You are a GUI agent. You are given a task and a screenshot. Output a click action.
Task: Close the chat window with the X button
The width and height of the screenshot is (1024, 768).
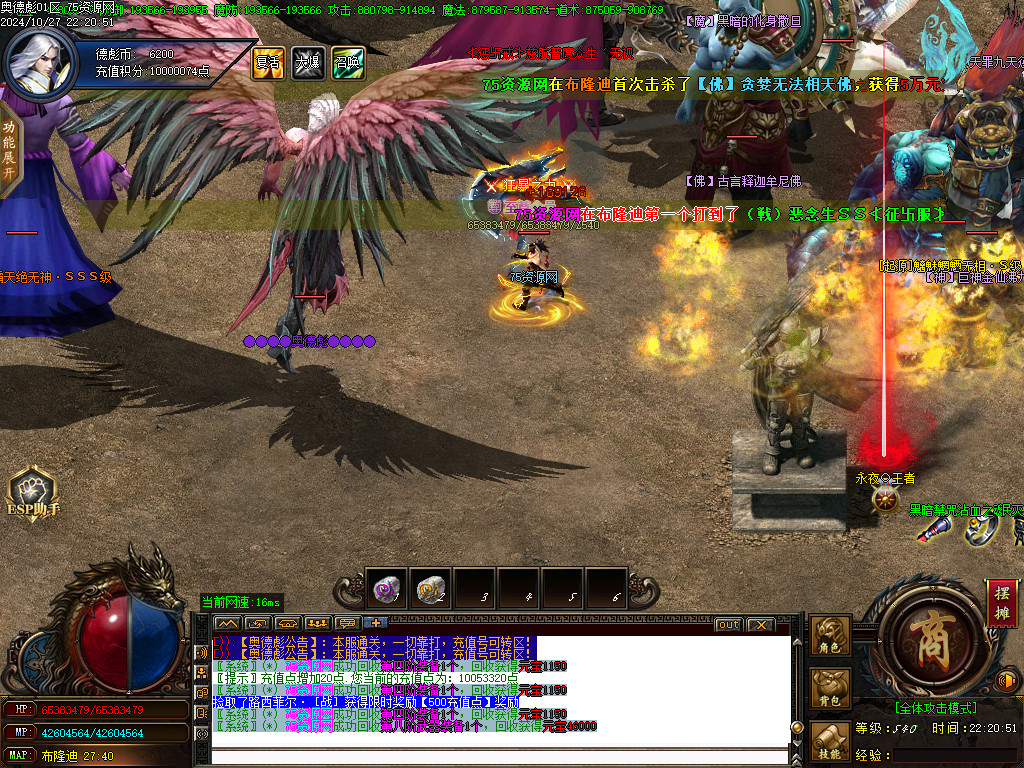point(761,625)
